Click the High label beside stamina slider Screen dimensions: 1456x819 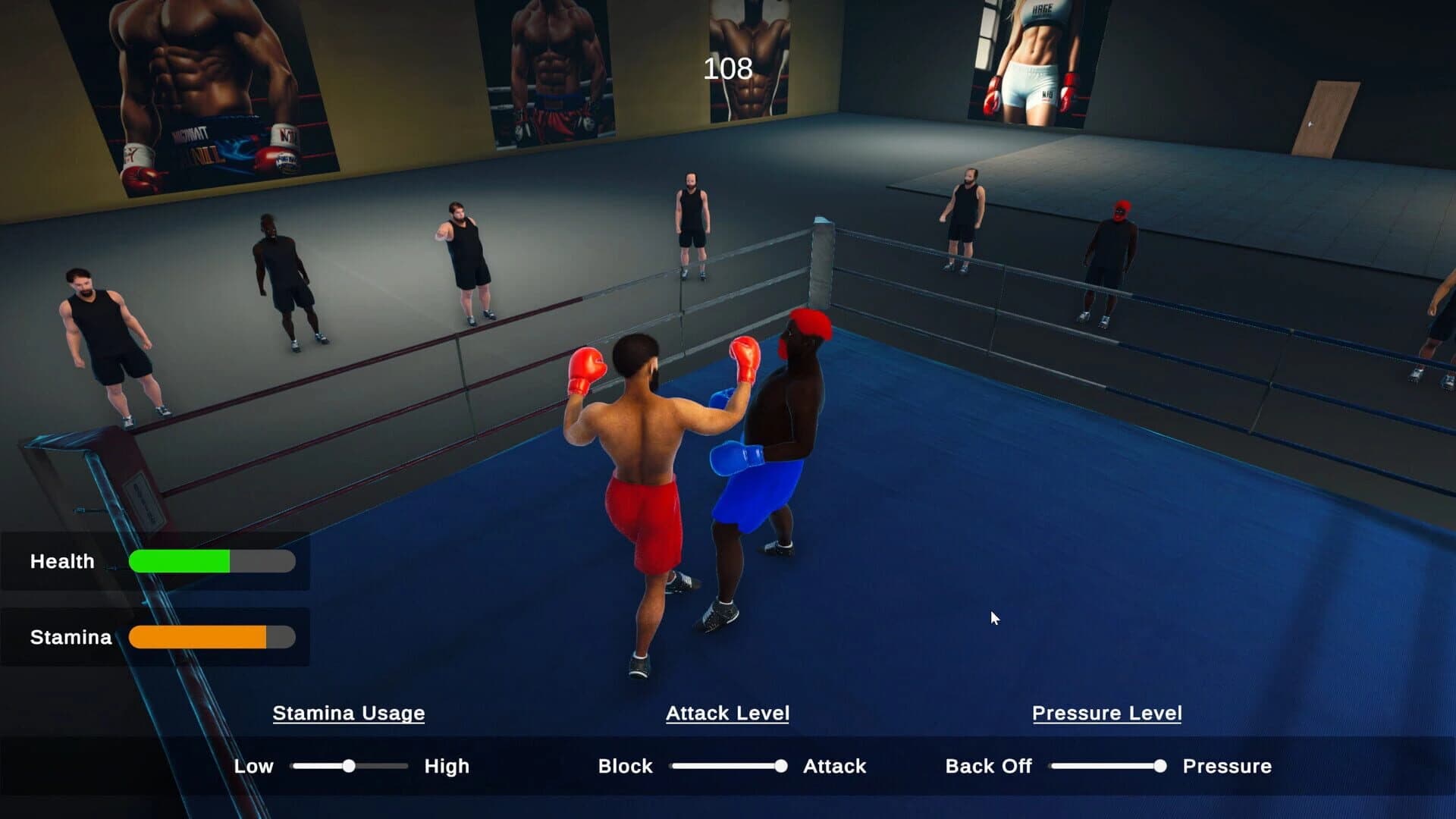click(x=446, y=766)
